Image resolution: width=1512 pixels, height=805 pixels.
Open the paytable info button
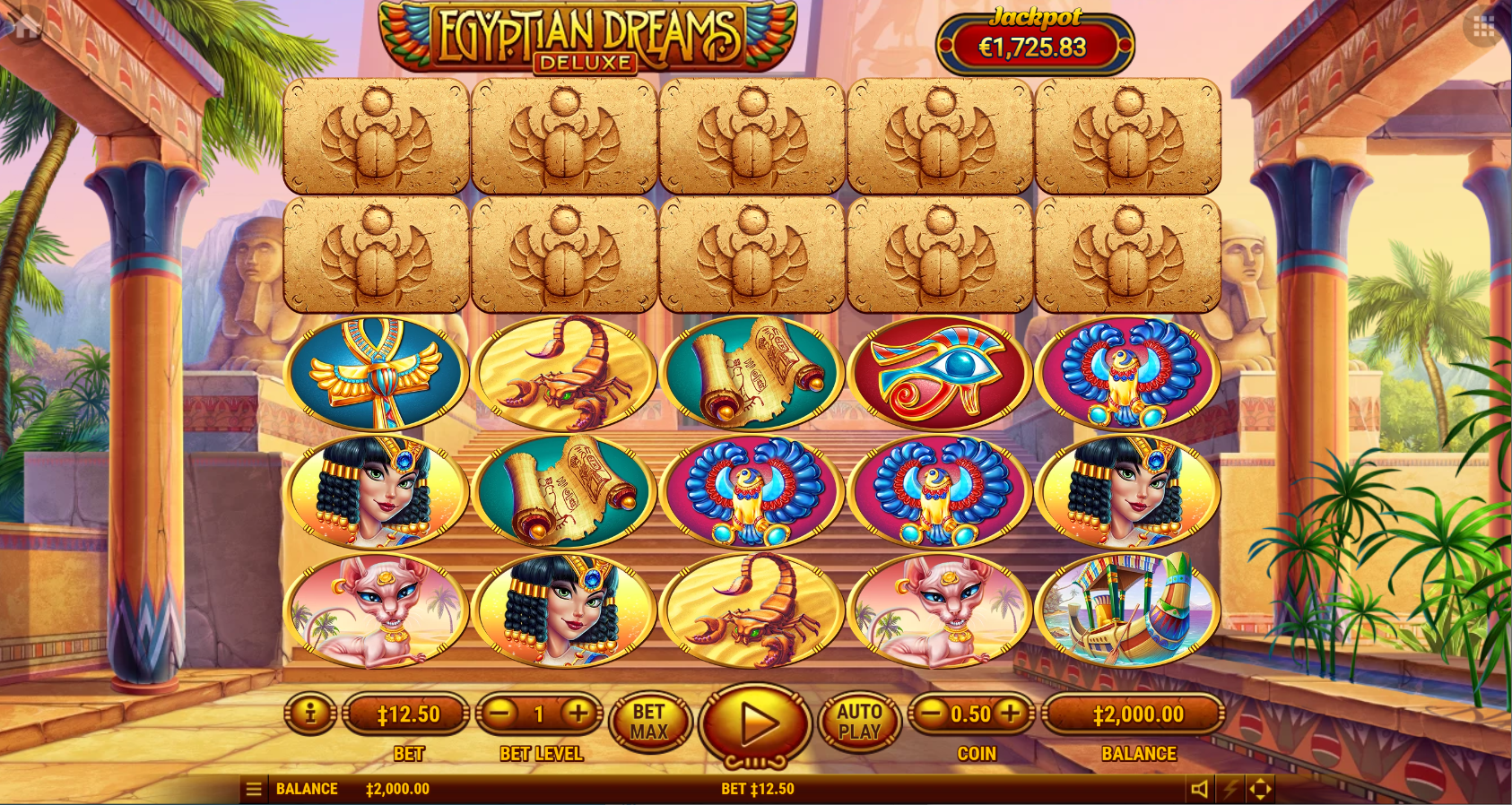(x=310, y=714)
